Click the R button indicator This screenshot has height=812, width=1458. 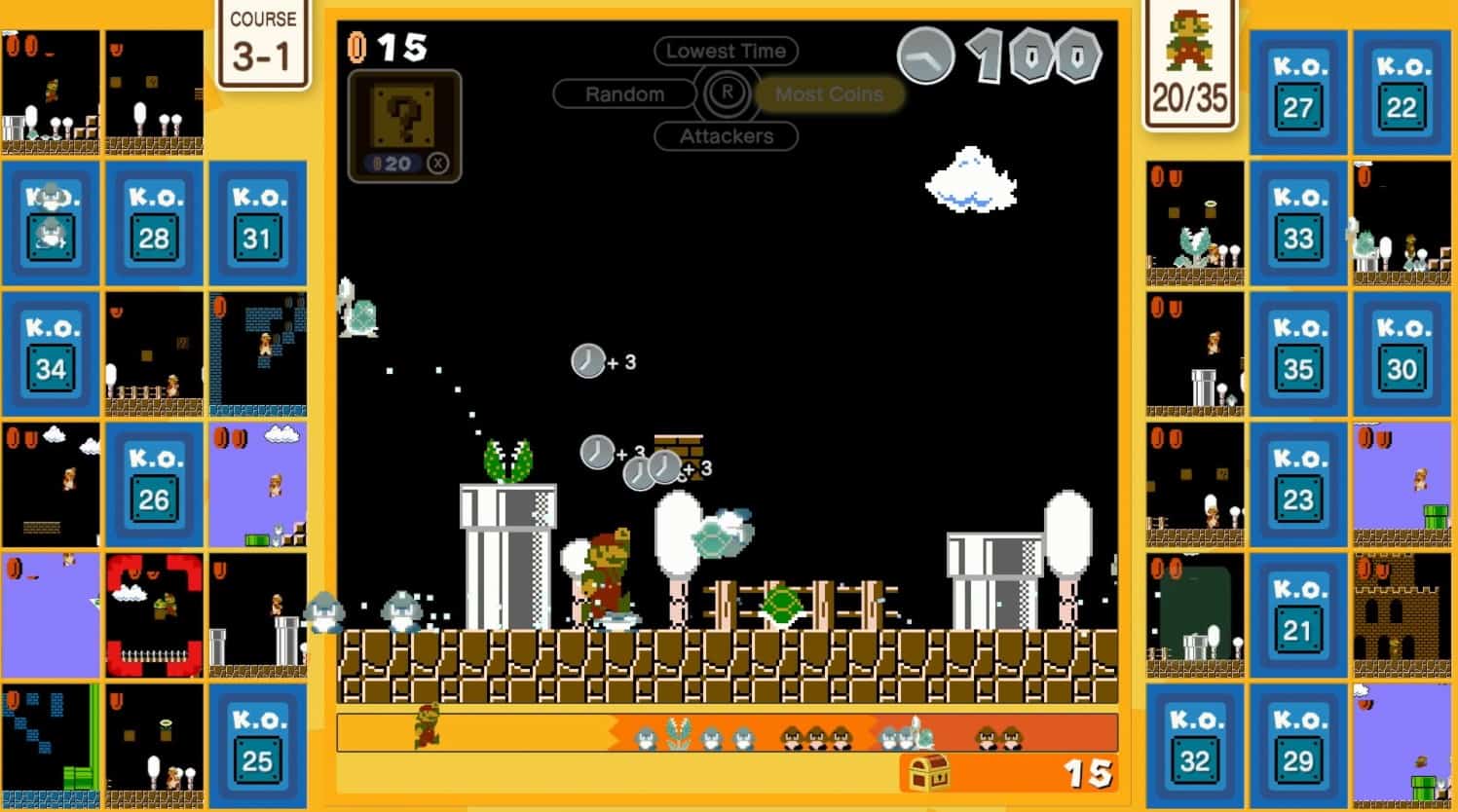[726, 92]
